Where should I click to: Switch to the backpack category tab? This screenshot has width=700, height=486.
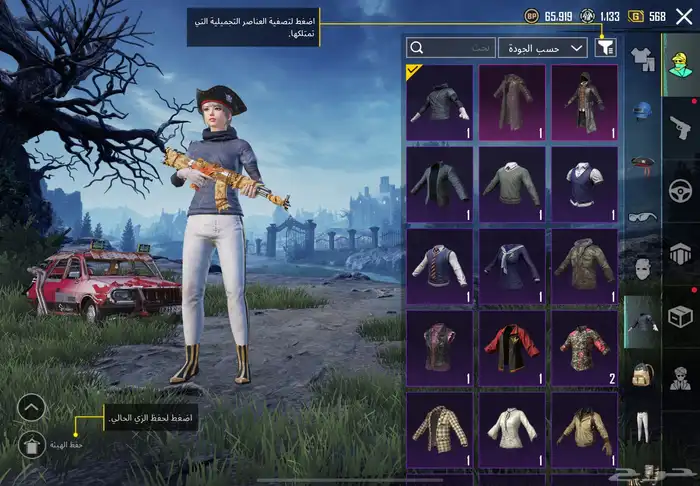pos(641,375)
